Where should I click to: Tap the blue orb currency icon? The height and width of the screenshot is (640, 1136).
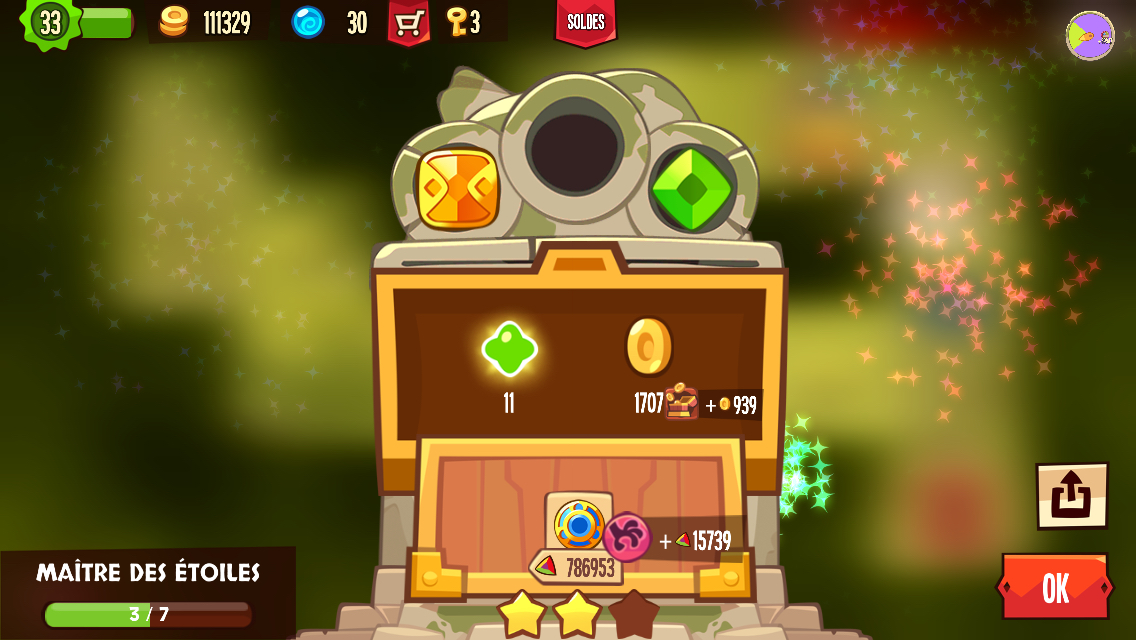pyautogui.click(x=308, y=22)
